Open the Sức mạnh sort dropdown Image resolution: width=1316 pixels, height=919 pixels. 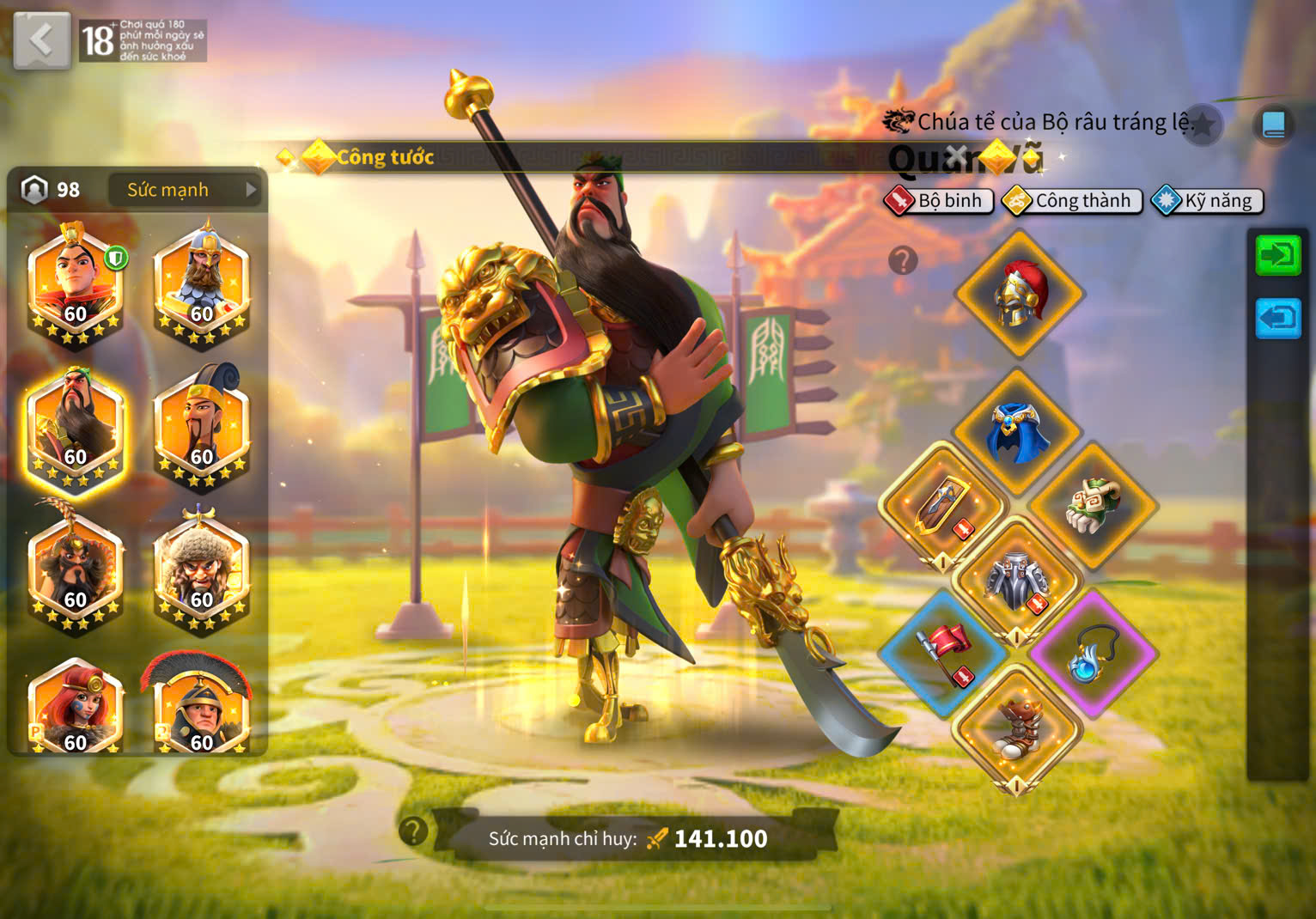pos(186,190)
